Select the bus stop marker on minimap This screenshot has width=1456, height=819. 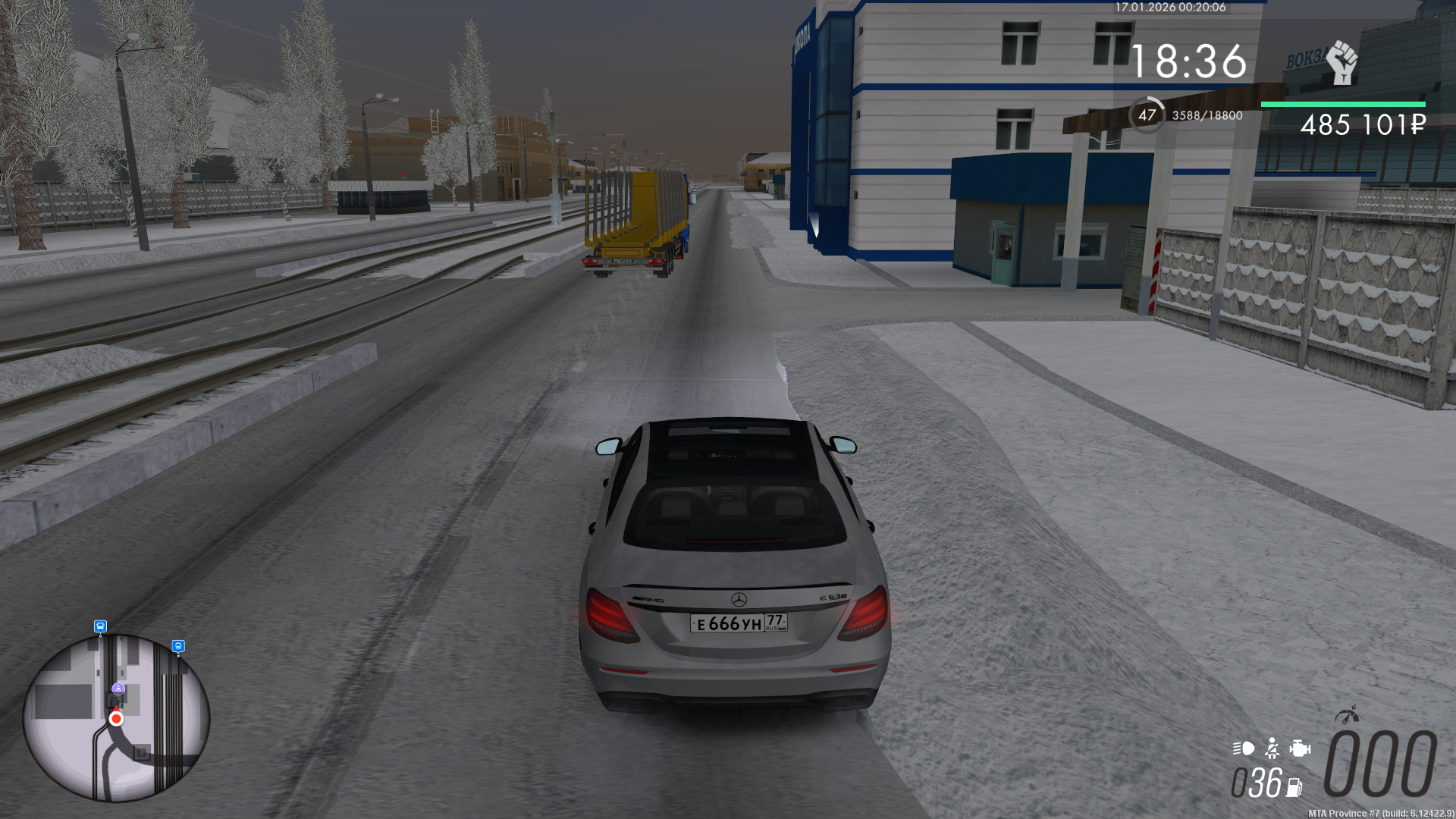[100, 626]
